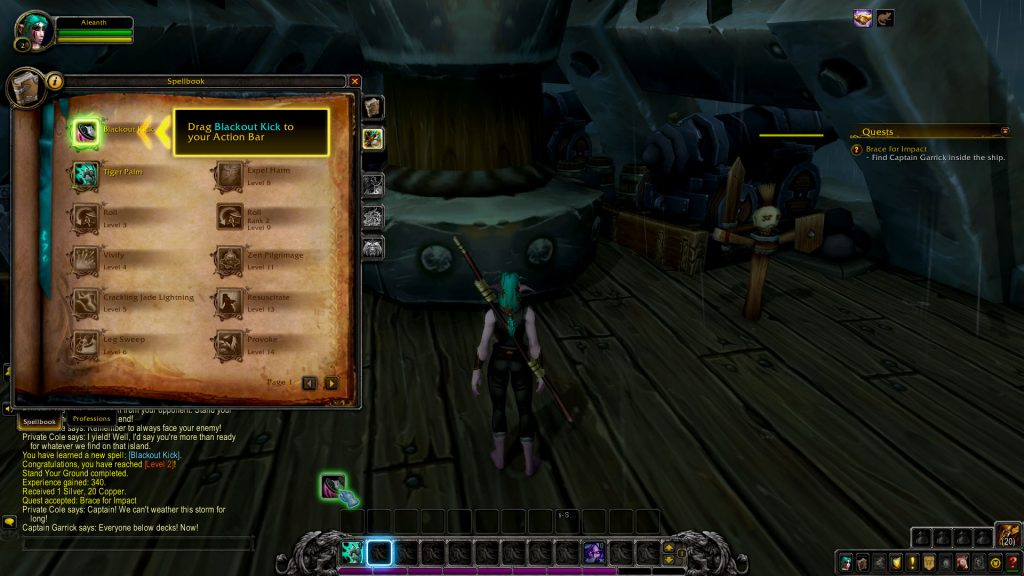Open the red question mark help button
Viewport: 1024px width, 576px height.
(x=1012, y=563)
